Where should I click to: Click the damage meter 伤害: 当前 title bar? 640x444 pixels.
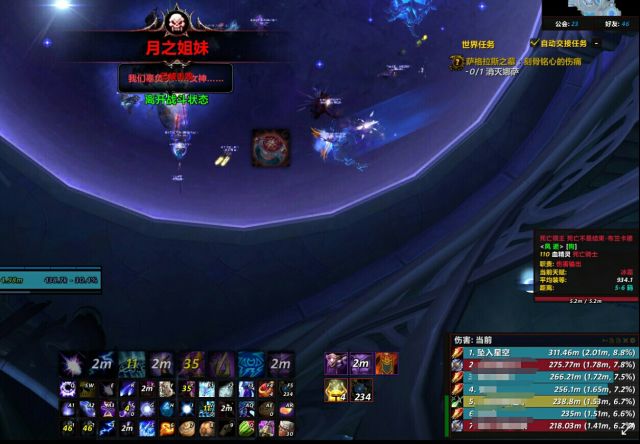tap(540, 367)
